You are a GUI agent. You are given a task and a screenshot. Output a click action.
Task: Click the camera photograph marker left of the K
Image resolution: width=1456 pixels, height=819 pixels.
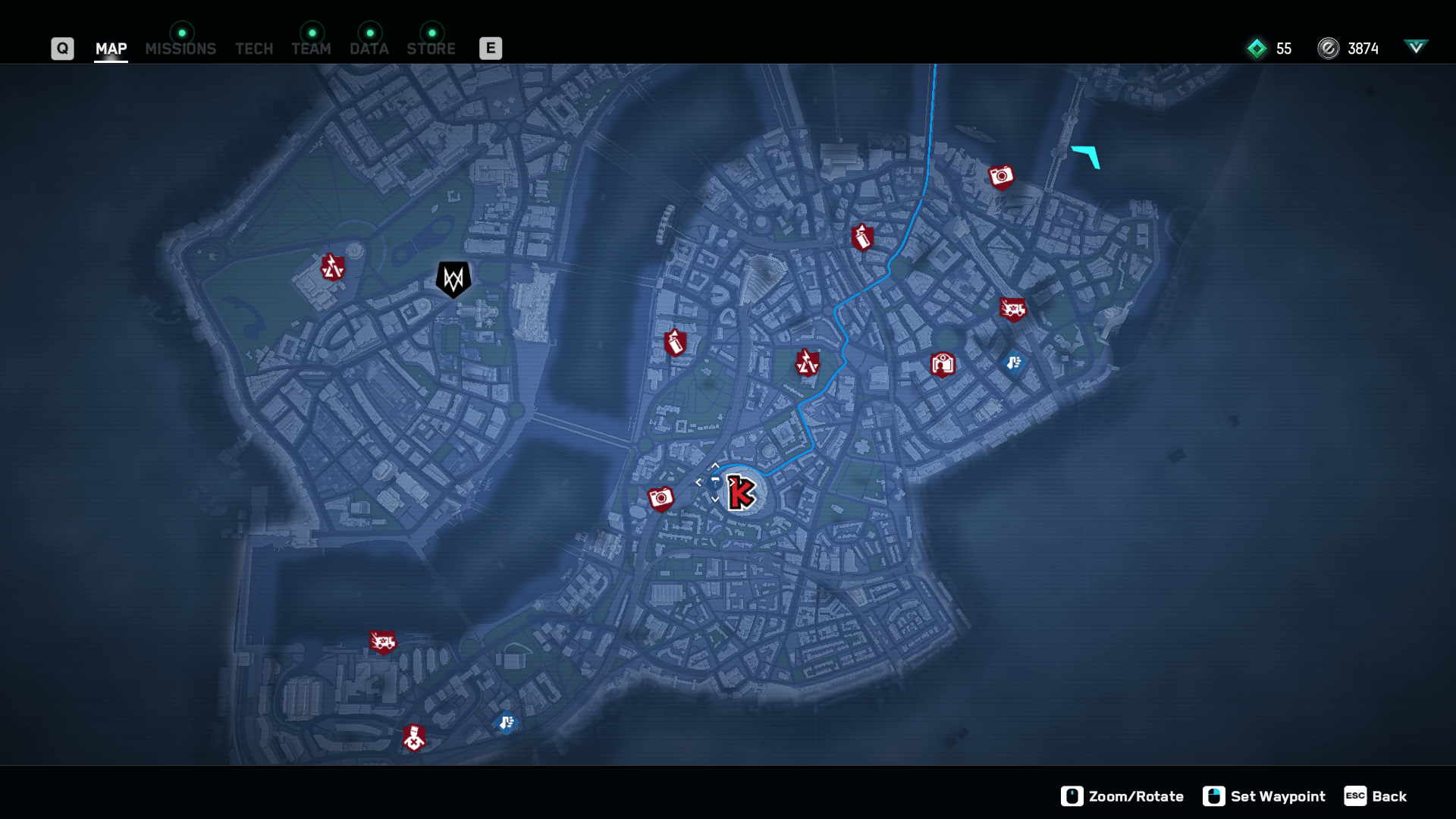pyautogui.click(x=660, y=497)
